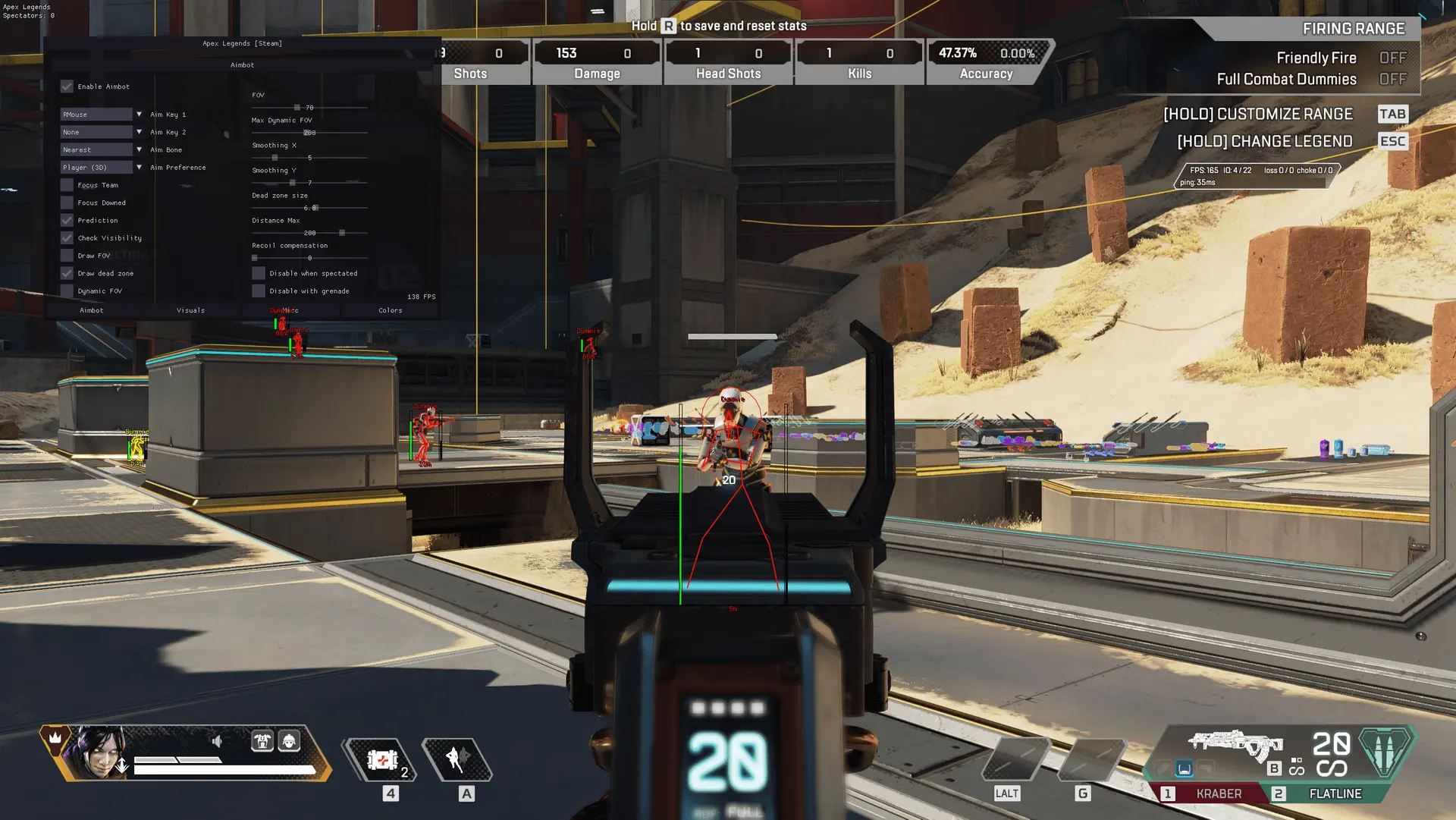Viewport: 1456px width, 820px height.
Task: Click the voice chat speaker icon
Action: tap(218, 741)
